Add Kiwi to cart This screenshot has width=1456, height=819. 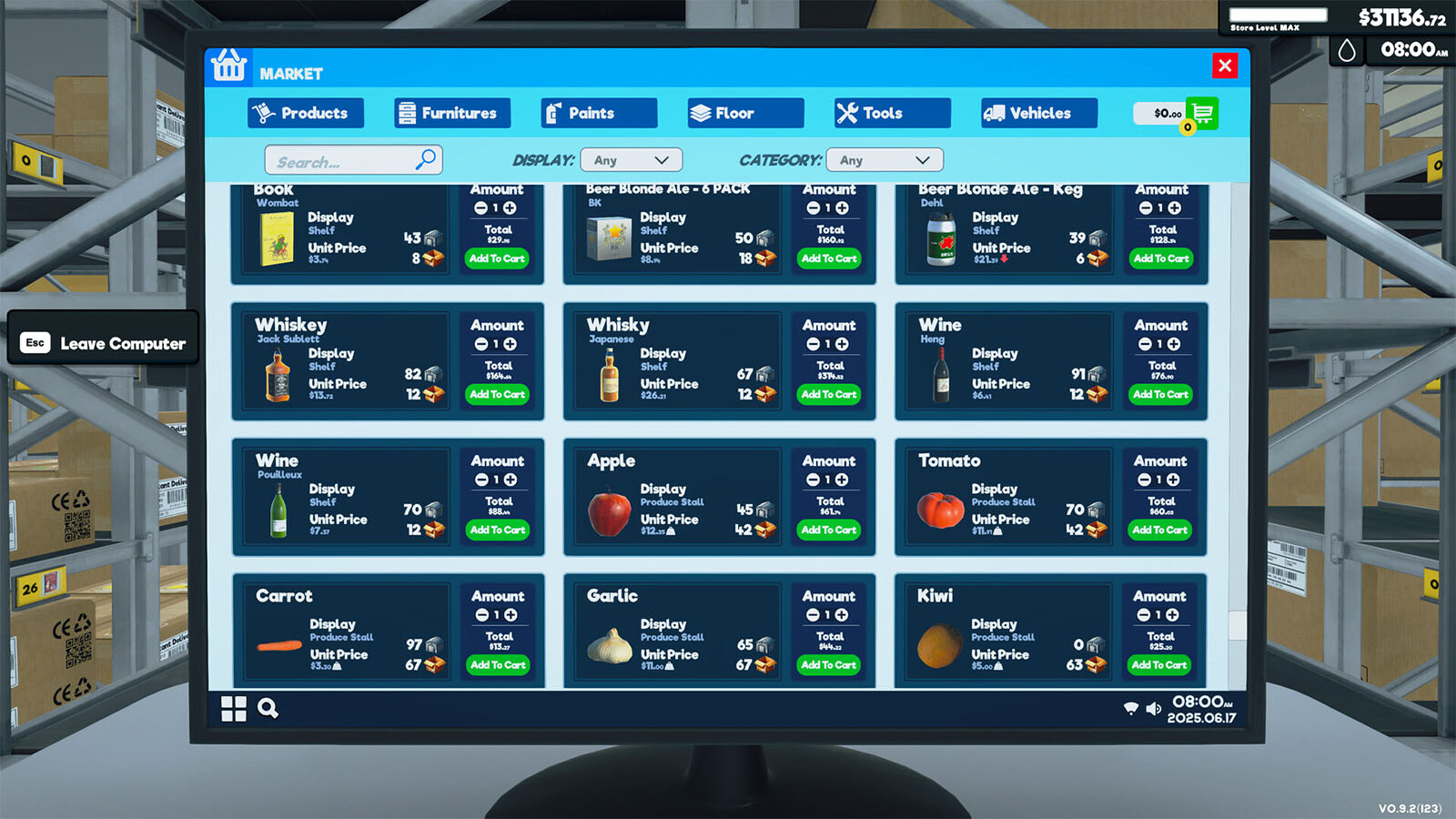coord(1159,665)
